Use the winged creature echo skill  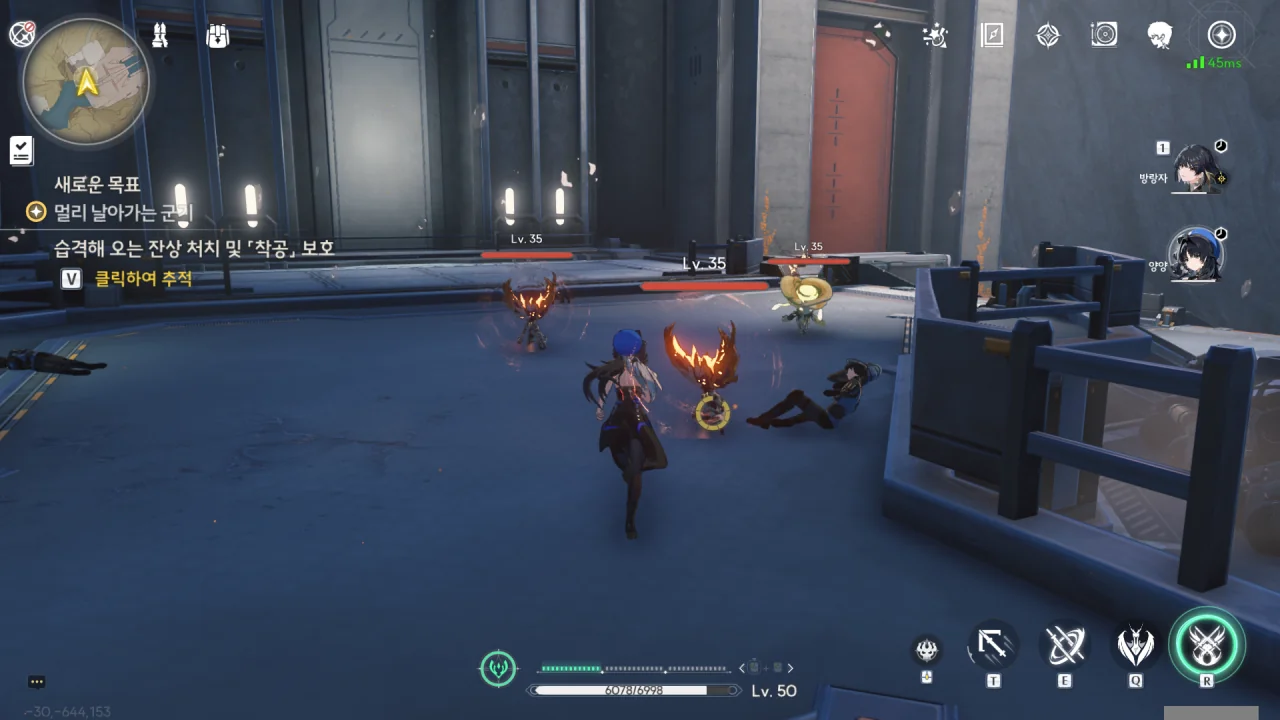(x=1135, y=647)
